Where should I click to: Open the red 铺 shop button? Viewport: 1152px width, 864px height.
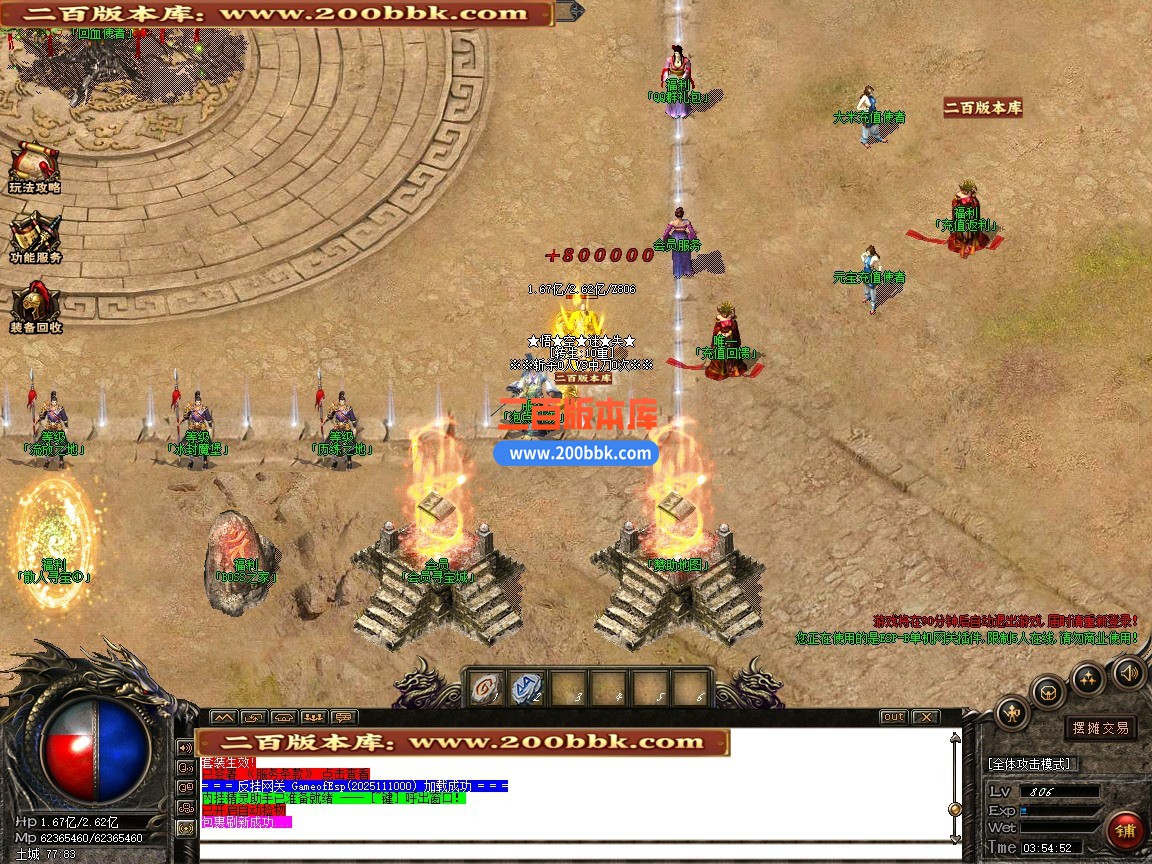[1125, 831]
